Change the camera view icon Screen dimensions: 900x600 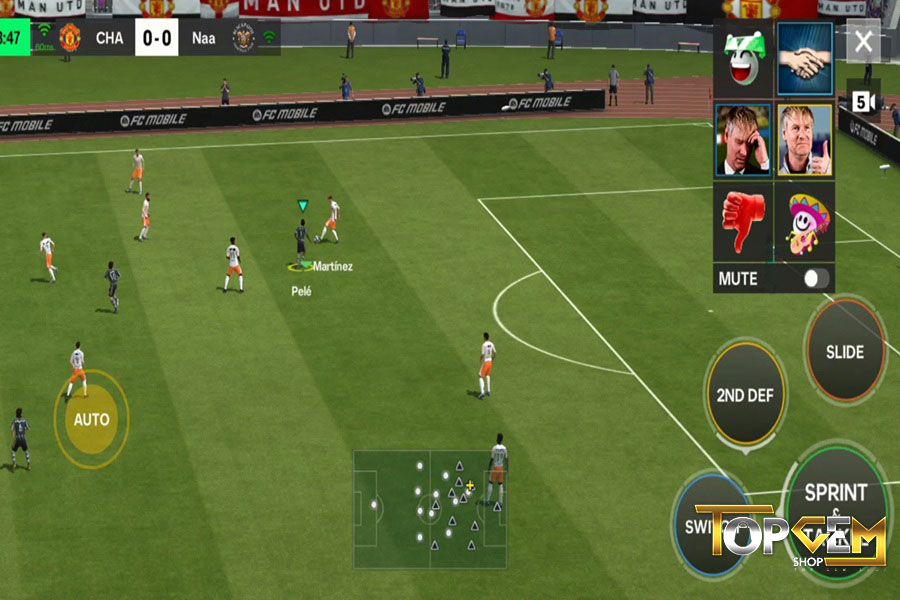tap(863, 102)
